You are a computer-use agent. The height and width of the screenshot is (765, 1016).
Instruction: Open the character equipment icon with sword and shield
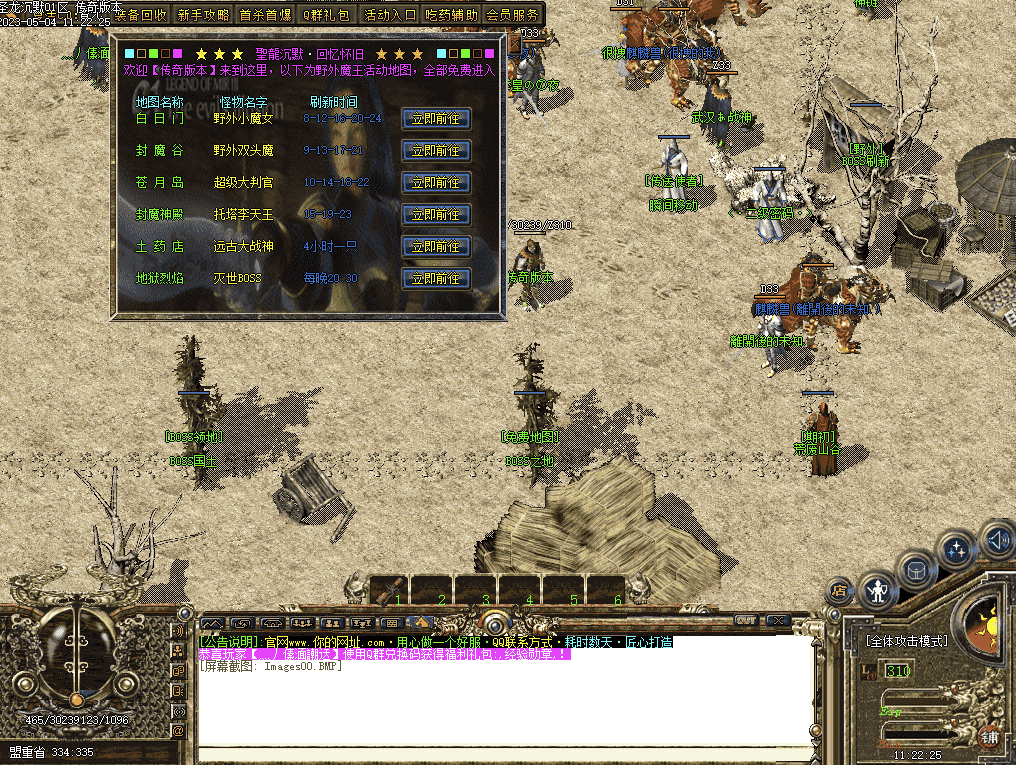(878, 590)
